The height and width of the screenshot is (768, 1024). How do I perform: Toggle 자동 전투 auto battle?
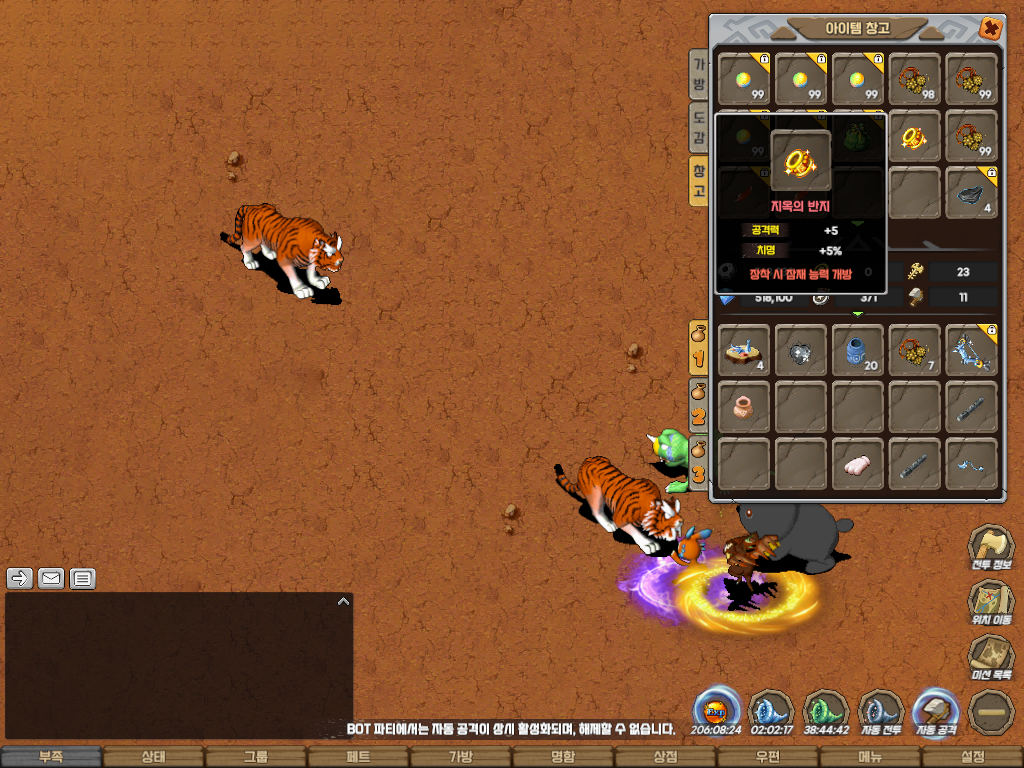[x=882, y=713]
